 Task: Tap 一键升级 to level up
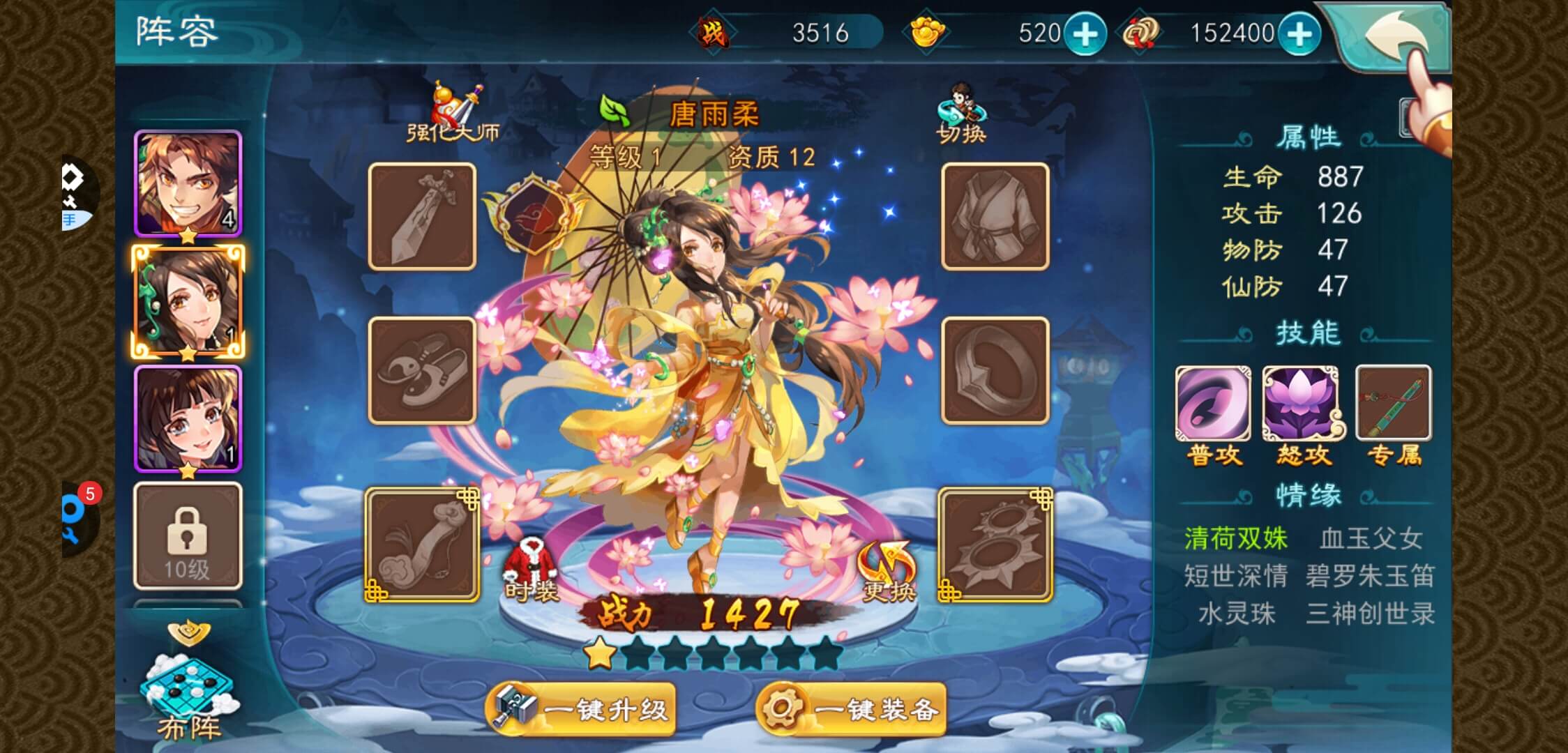click(x=581, y=709)
